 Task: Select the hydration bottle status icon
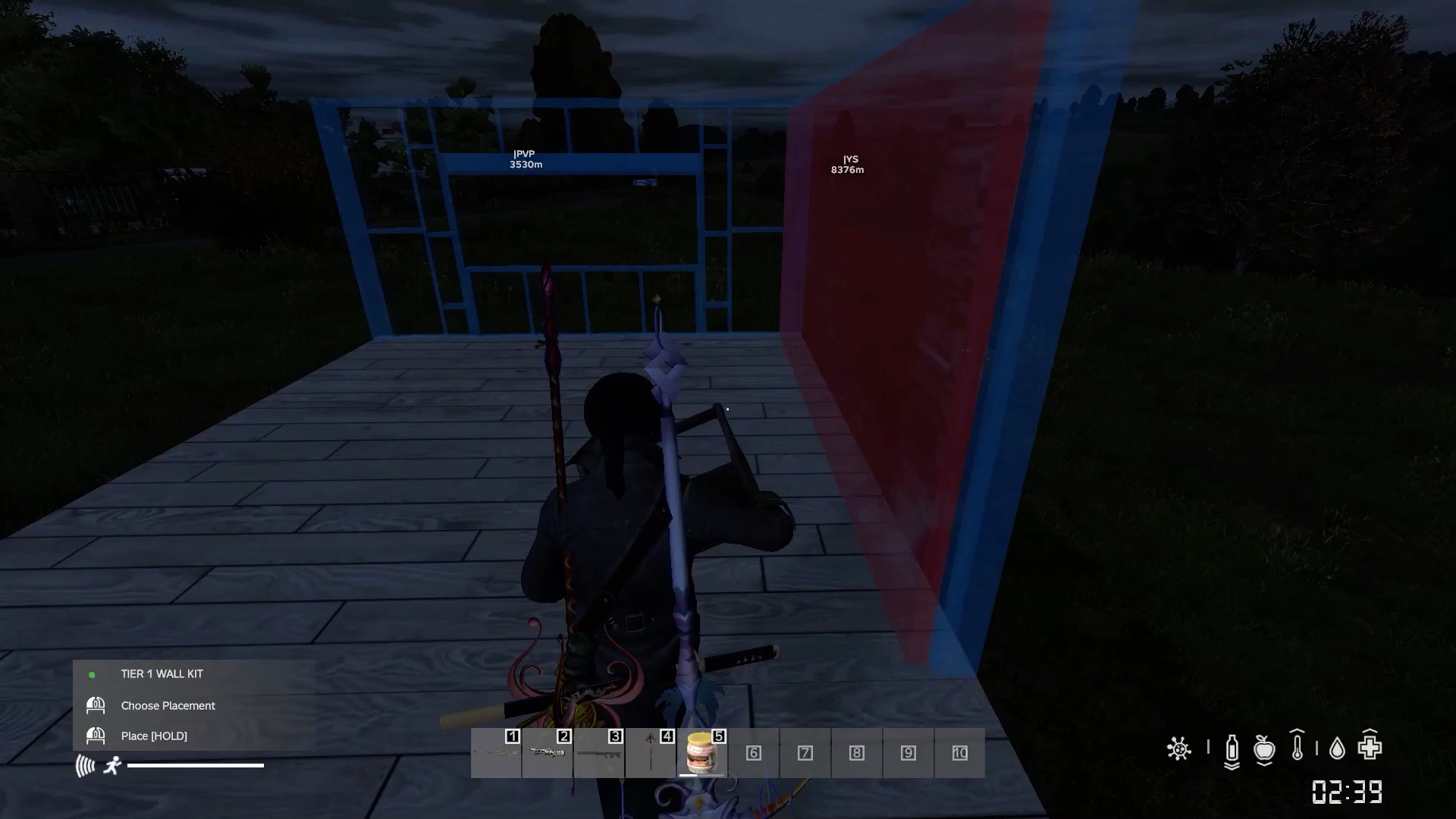1232,749
